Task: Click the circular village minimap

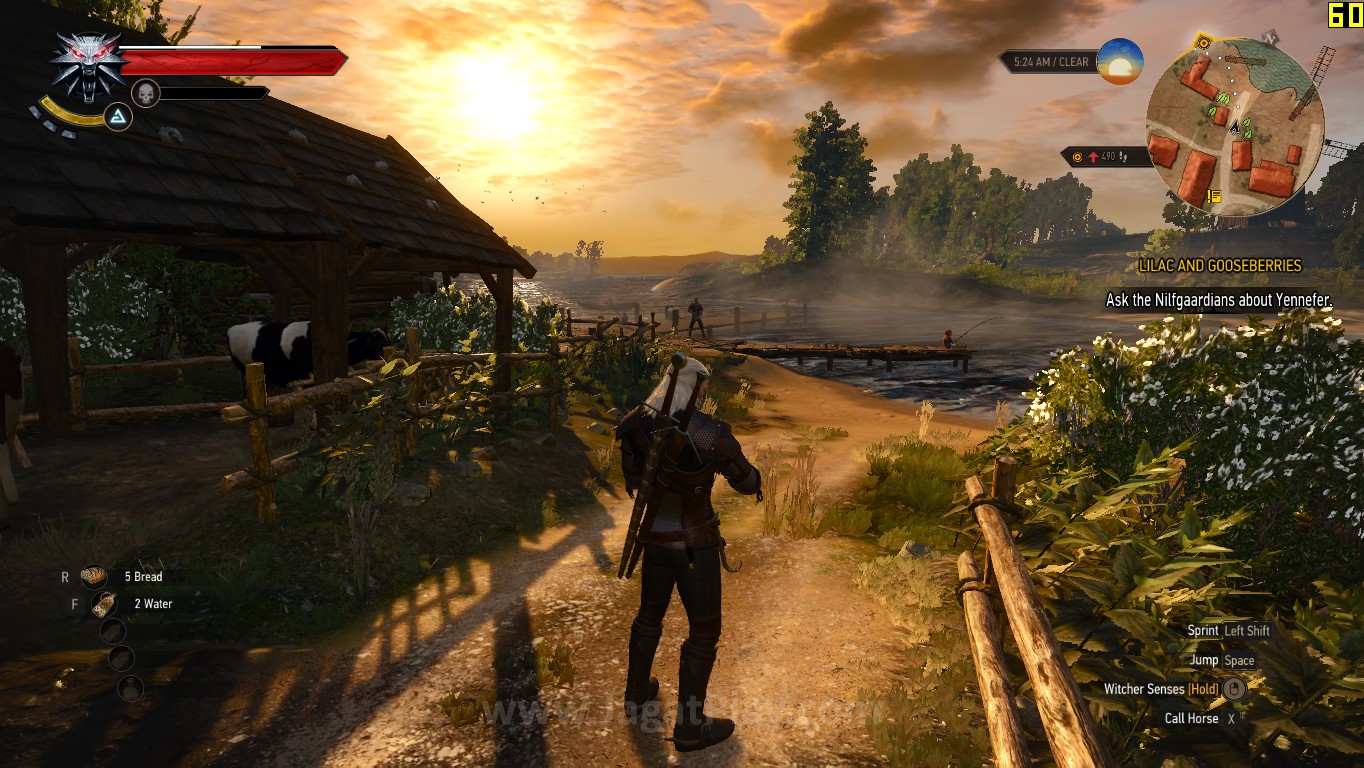Action: click(x=1235, y=128)
